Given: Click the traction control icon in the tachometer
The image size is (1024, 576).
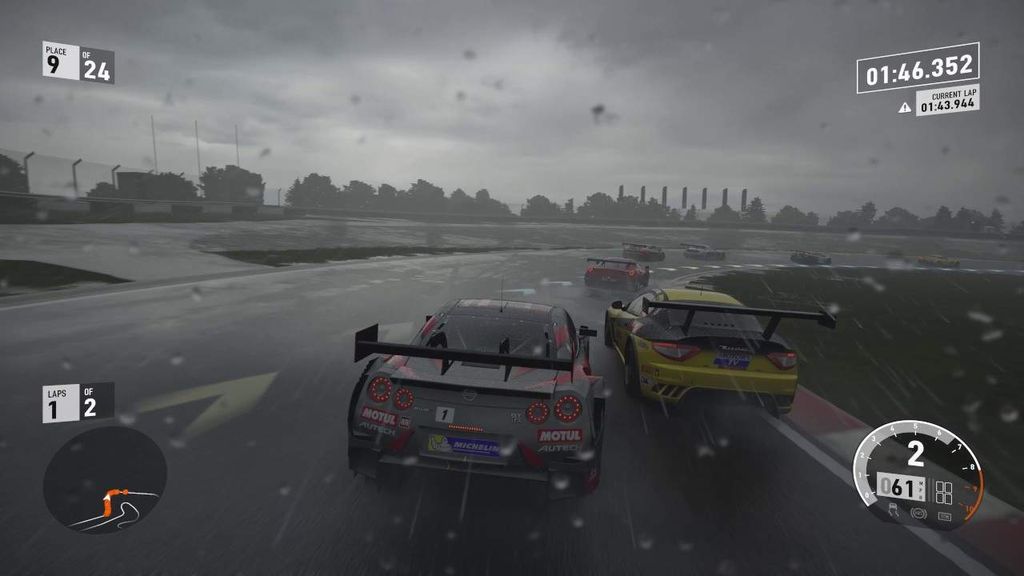Looking at the screenshot, I should point(893,510).
